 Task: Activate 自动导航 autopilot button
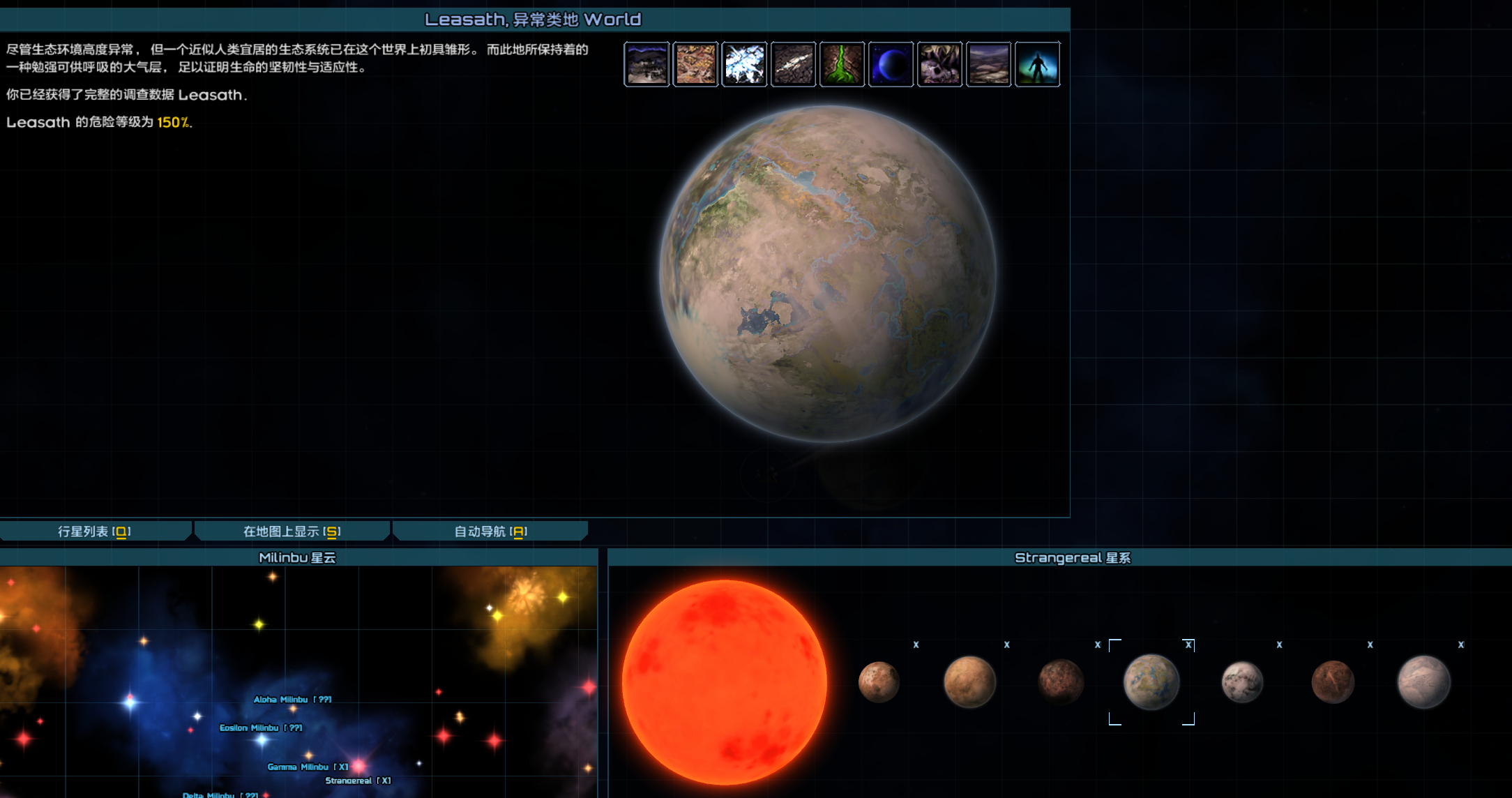(490, 532)
